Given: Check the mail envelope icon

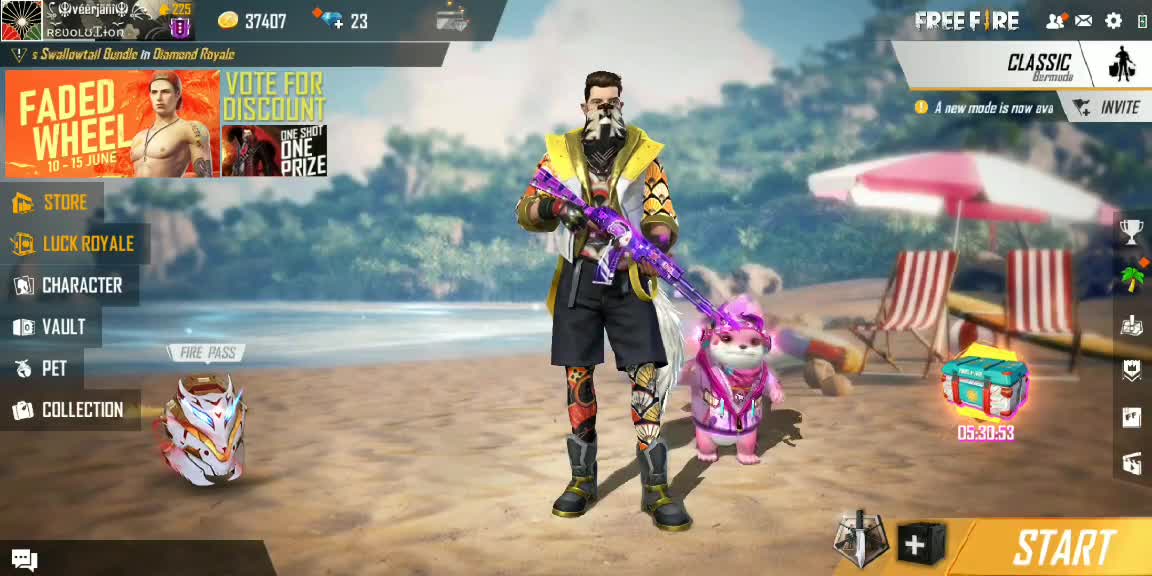Looking at the screenshot, I should click(1084, 20).
